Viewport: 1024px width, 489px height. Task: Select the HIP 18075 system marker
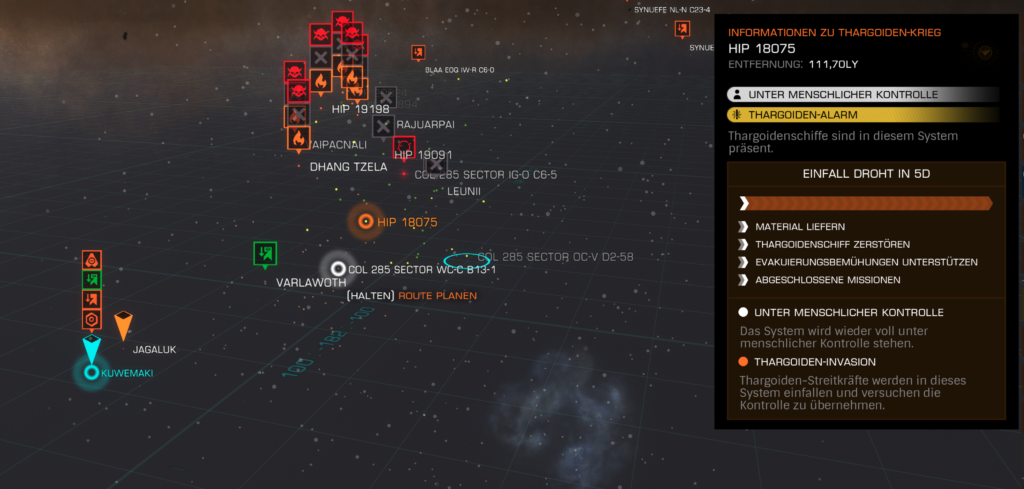pos(366,221)
